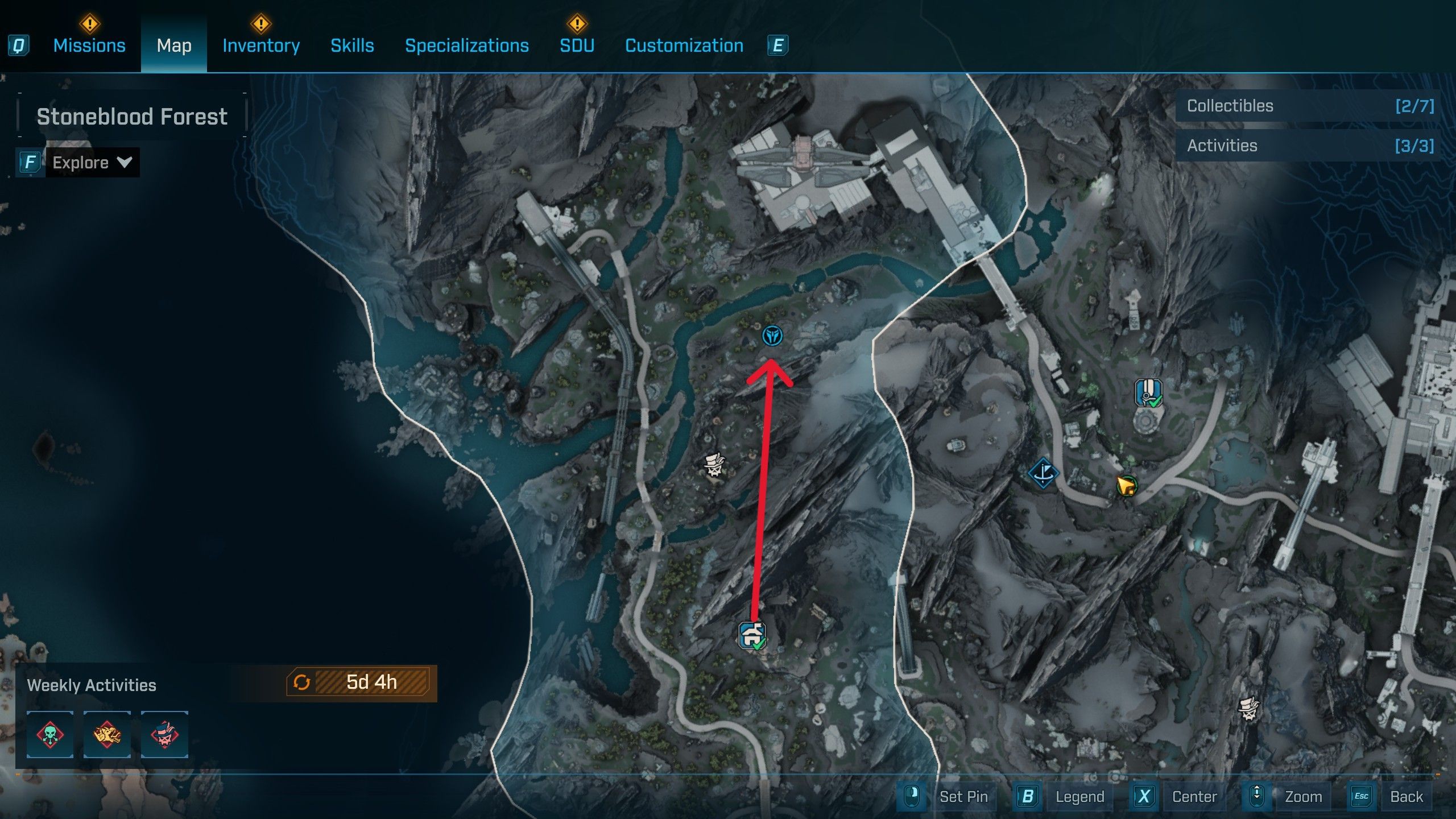
Task: Choose the orange beast weekly activity
Action: click(107, 734)
